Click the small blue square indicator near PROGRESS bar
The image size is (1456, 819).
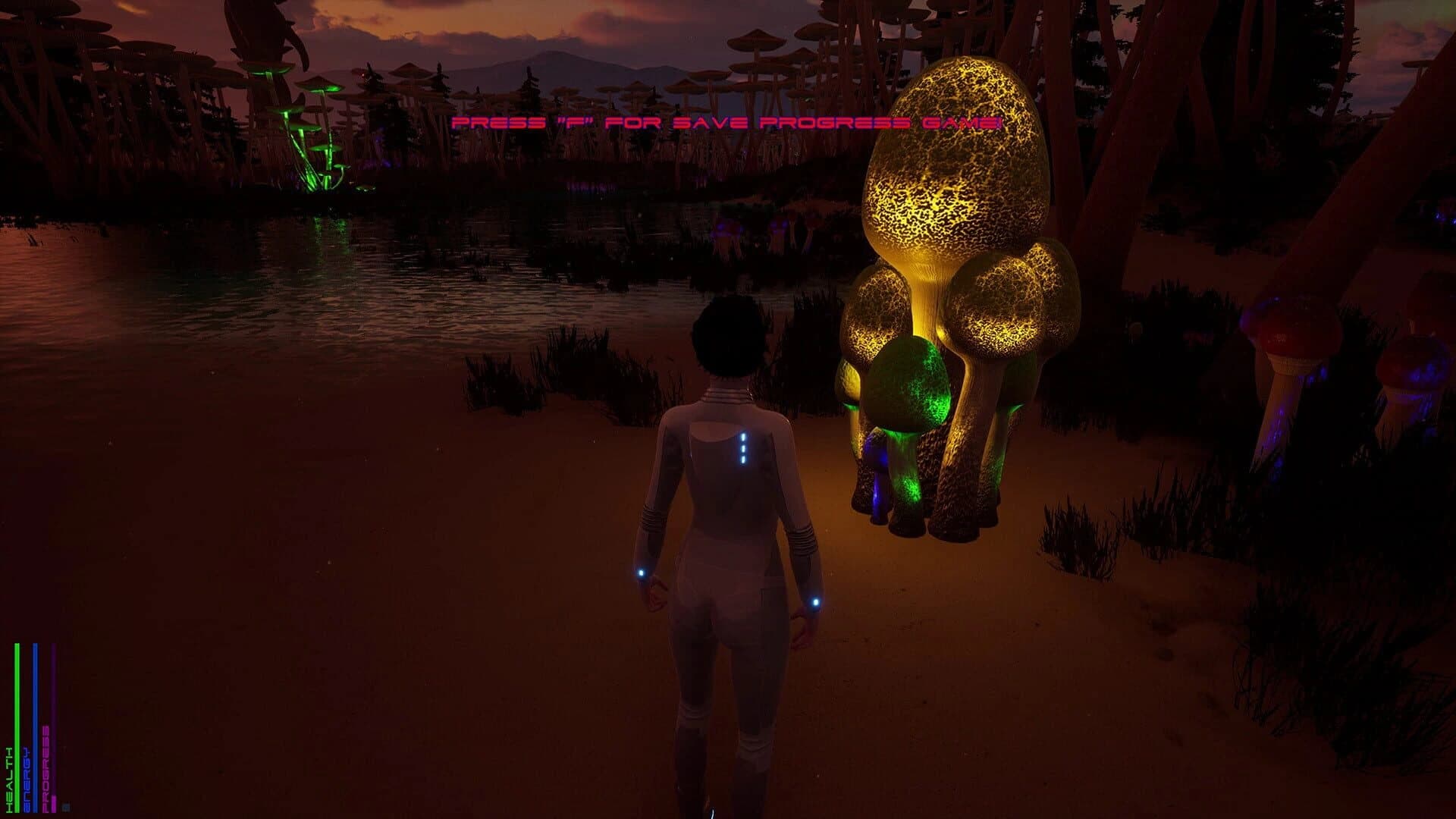click(66, 805)
